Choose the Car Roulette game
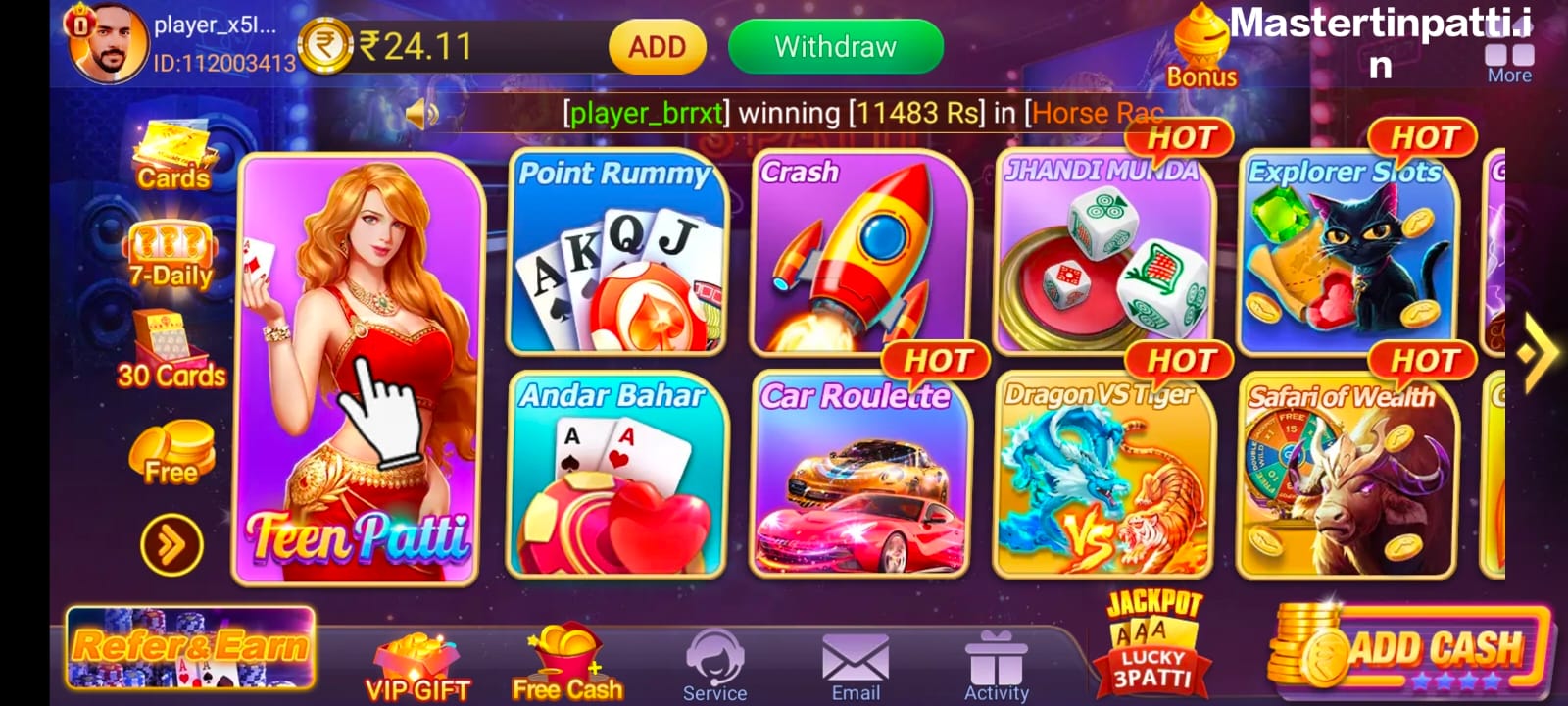This screenshot has width=1568, height=706. point(859,476)
